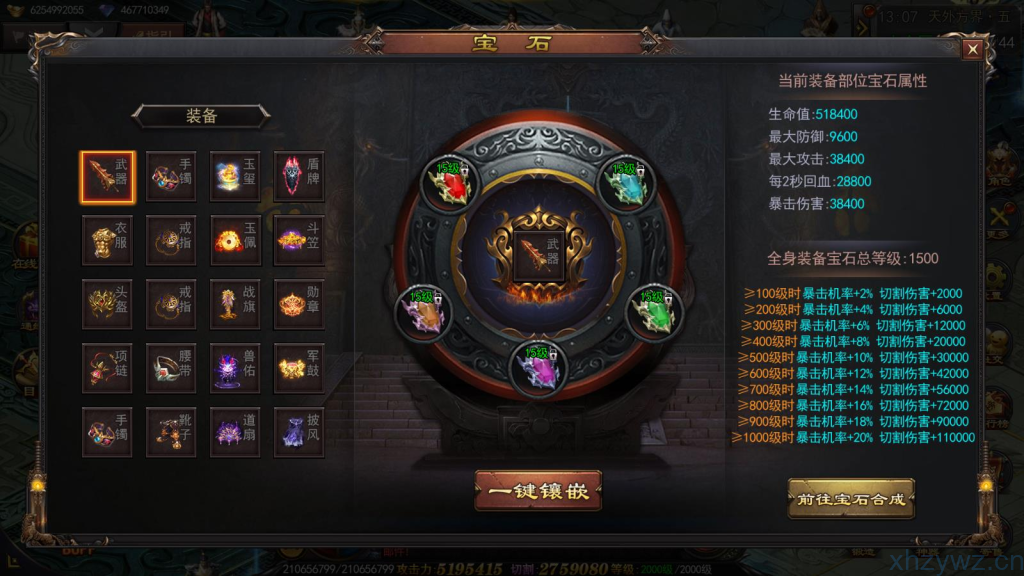Pick the 衣服 armor equipment slot
Image resolution: width=1024 pixels, height=576 pixels.
[107, 241]
